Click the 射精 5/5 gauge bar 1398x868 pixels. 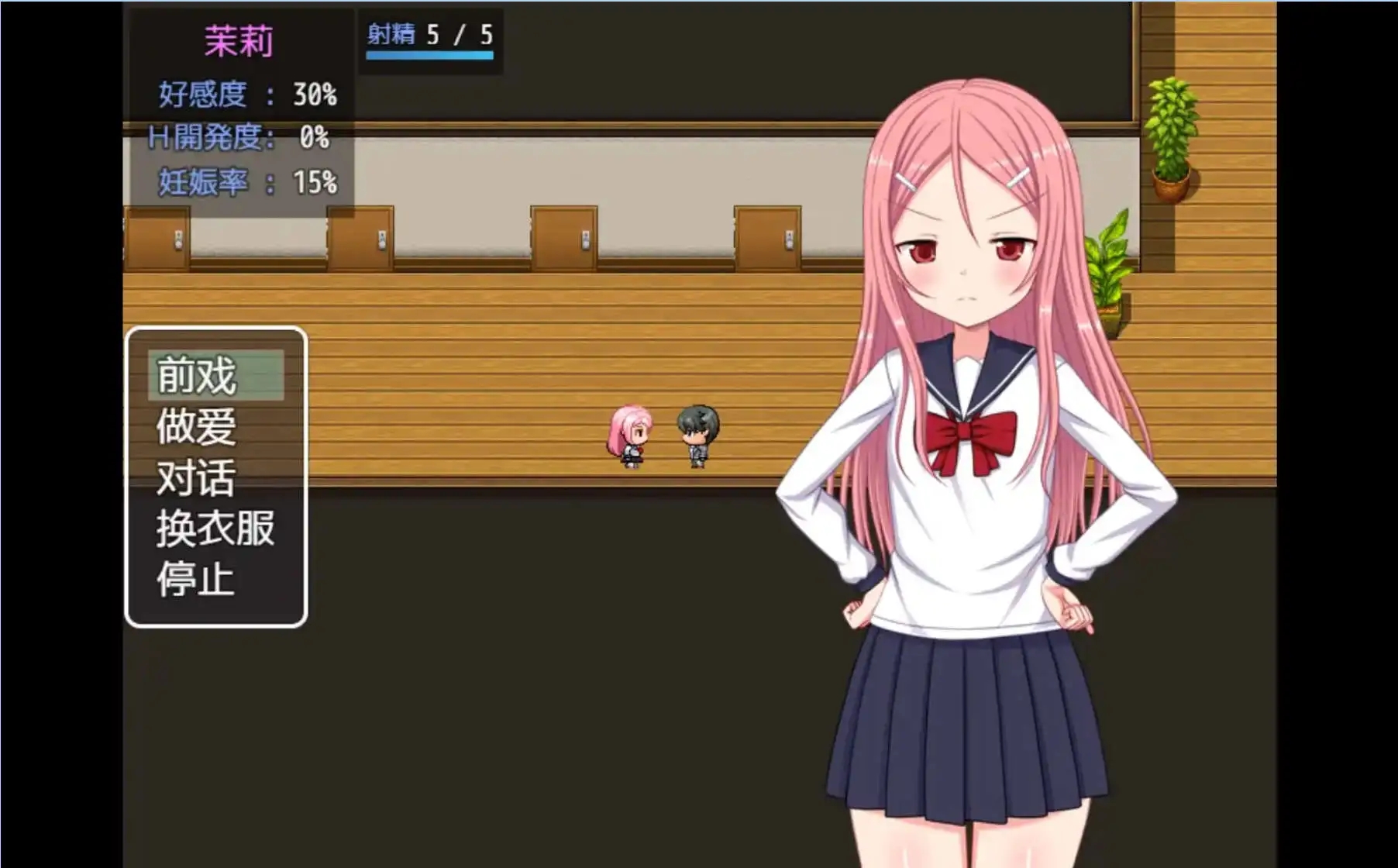coord(430,54)
